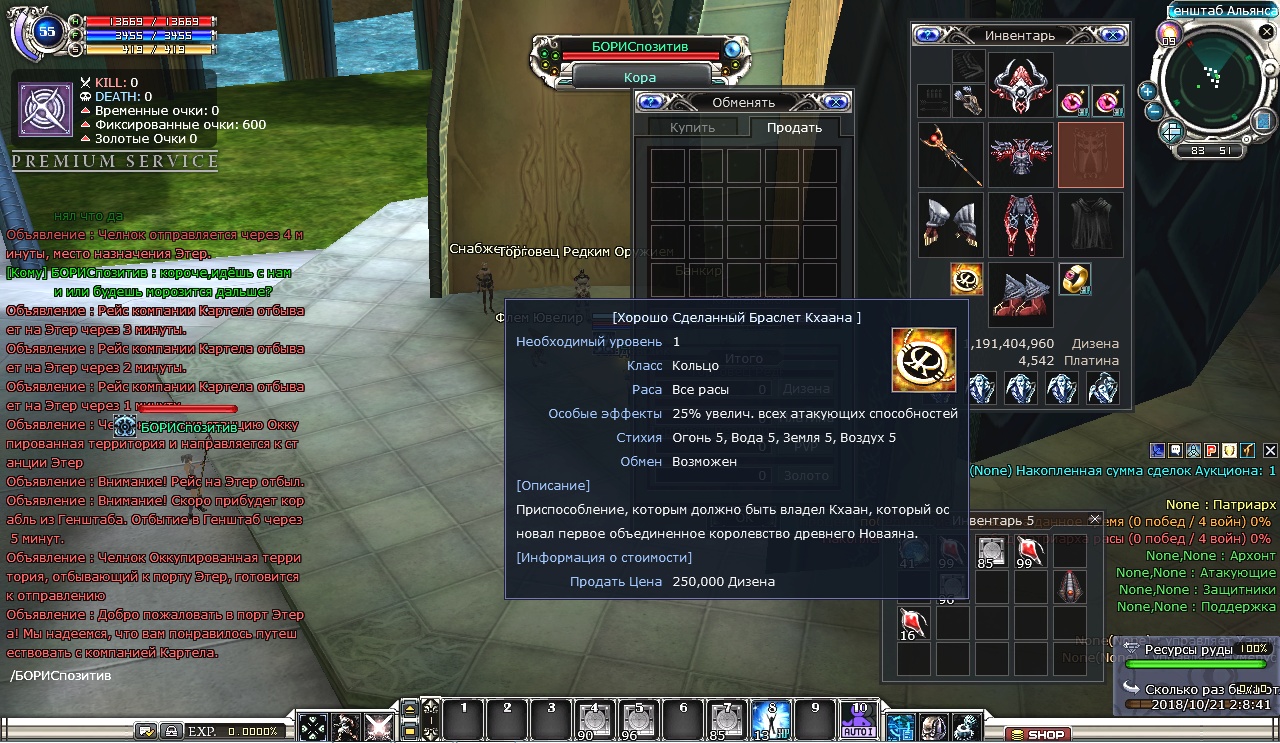Viewport: 1280px width, 743px height.
Task: Close the Обменять trade window
Action: click(837, 102)
